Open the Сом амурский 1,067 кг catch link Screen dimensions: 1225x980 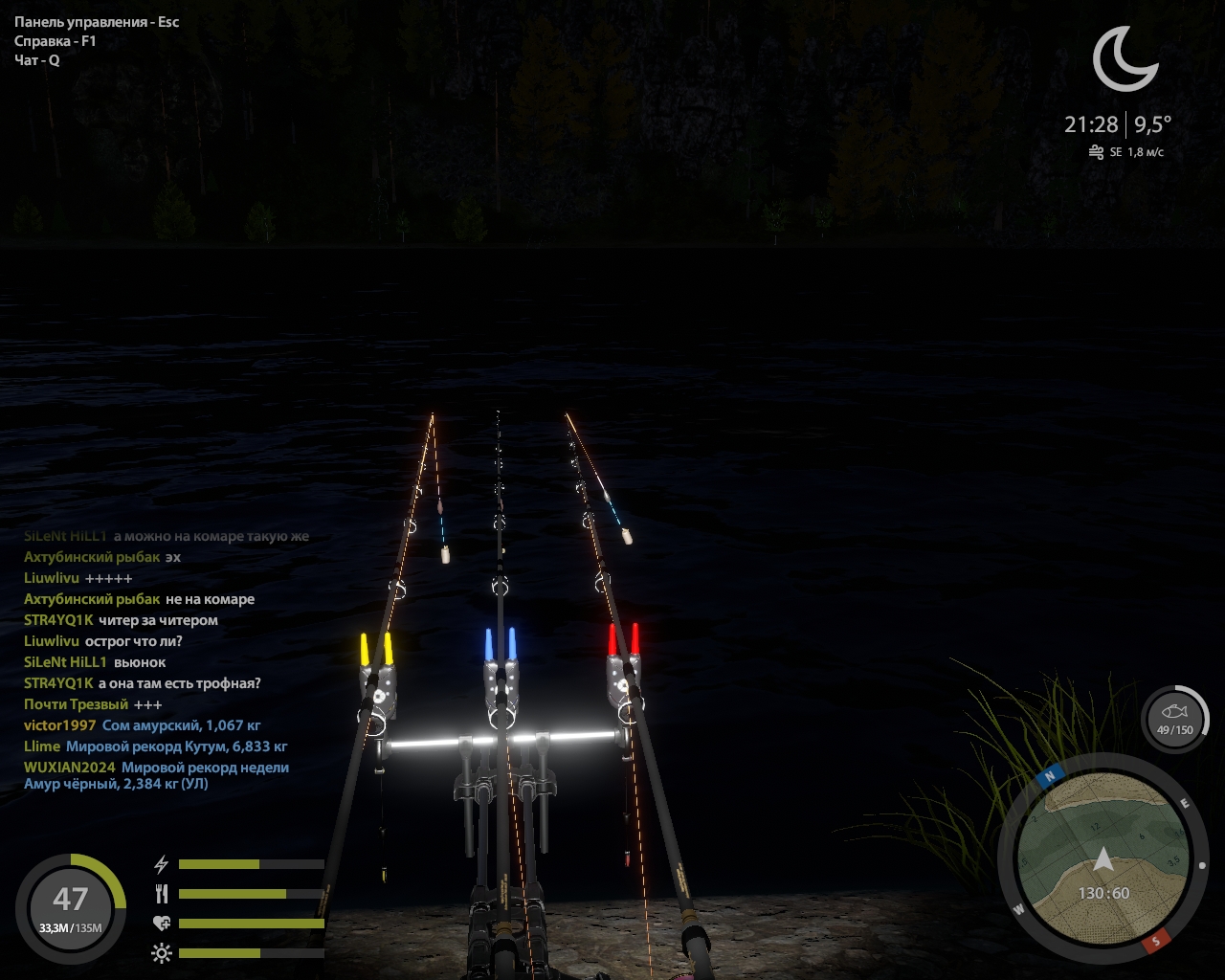click(x=181, y=725)
